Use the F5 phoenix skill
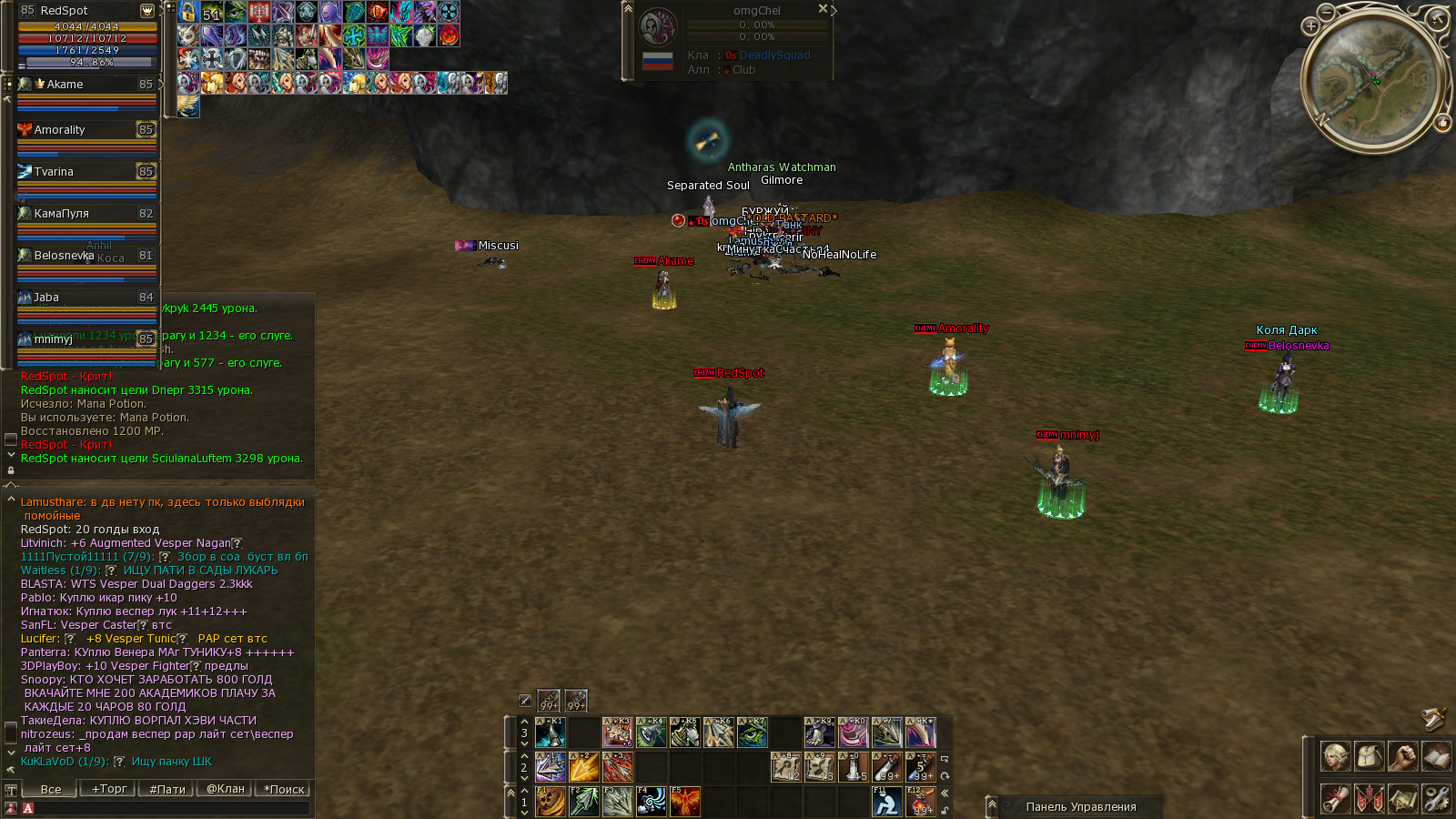Viewport: 1456px width, 819px height. tap(684, 802)
